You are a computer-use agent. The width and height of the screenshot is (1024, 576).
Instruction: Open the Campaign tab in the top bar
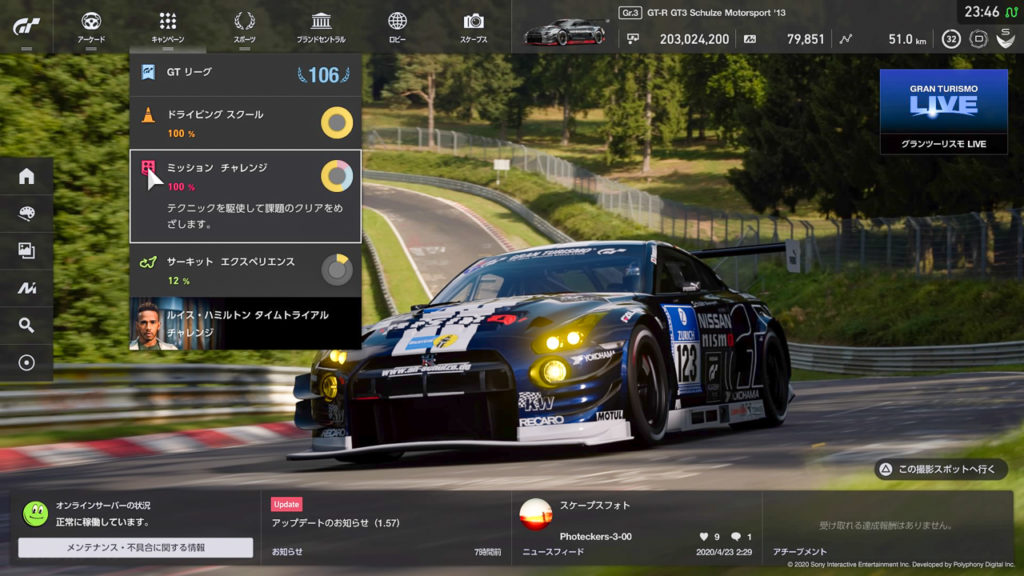point(168,26)
